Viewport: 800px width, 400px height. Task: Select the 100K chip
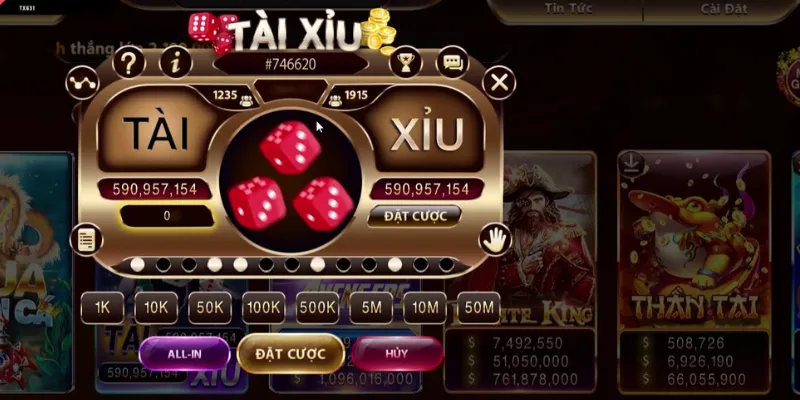point(264,308)
